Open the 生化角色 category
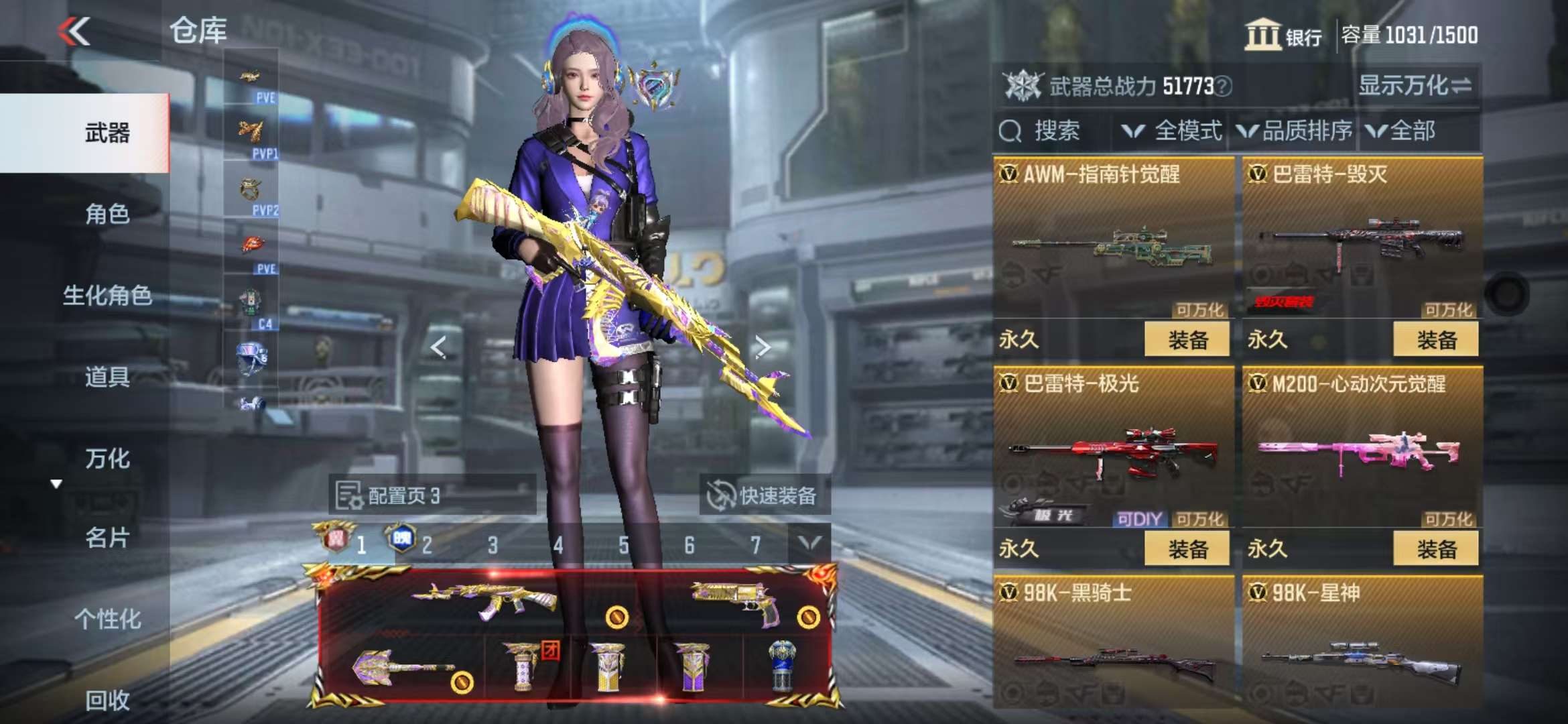 tap(107, 295)
